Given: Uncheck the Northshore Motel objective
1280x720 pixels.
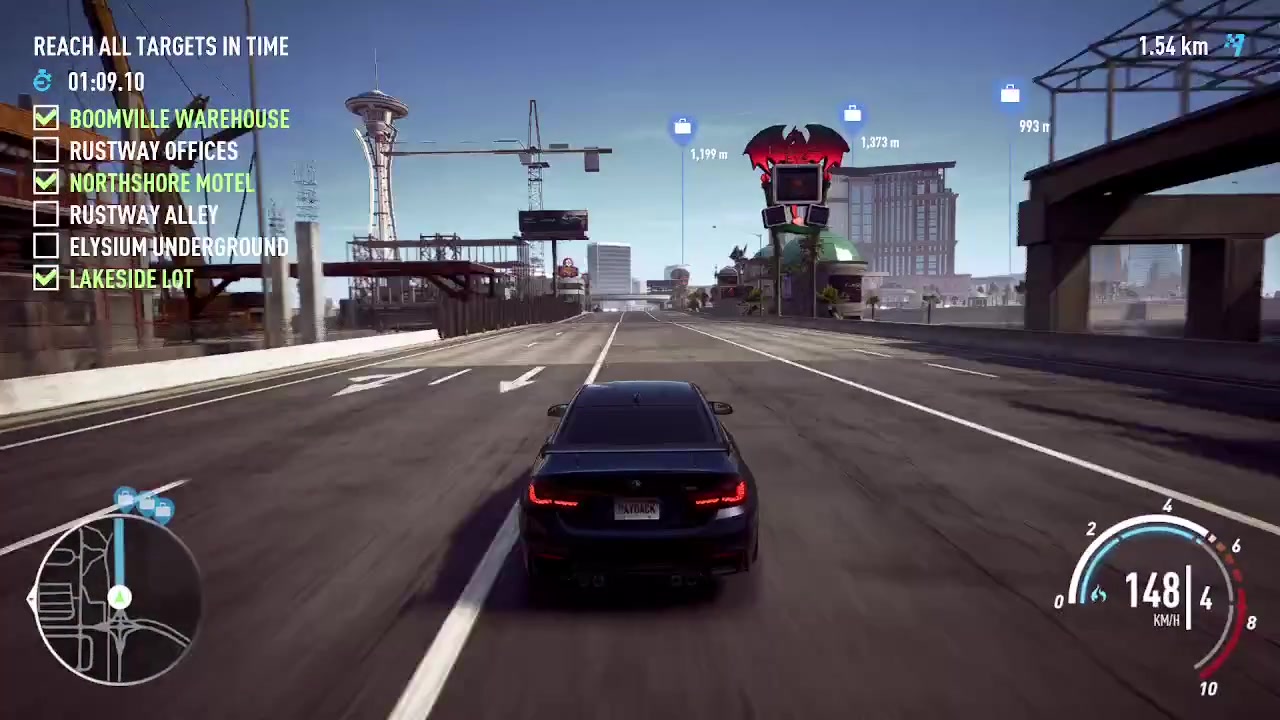Looking at the screenshot, I should (46, 182).
